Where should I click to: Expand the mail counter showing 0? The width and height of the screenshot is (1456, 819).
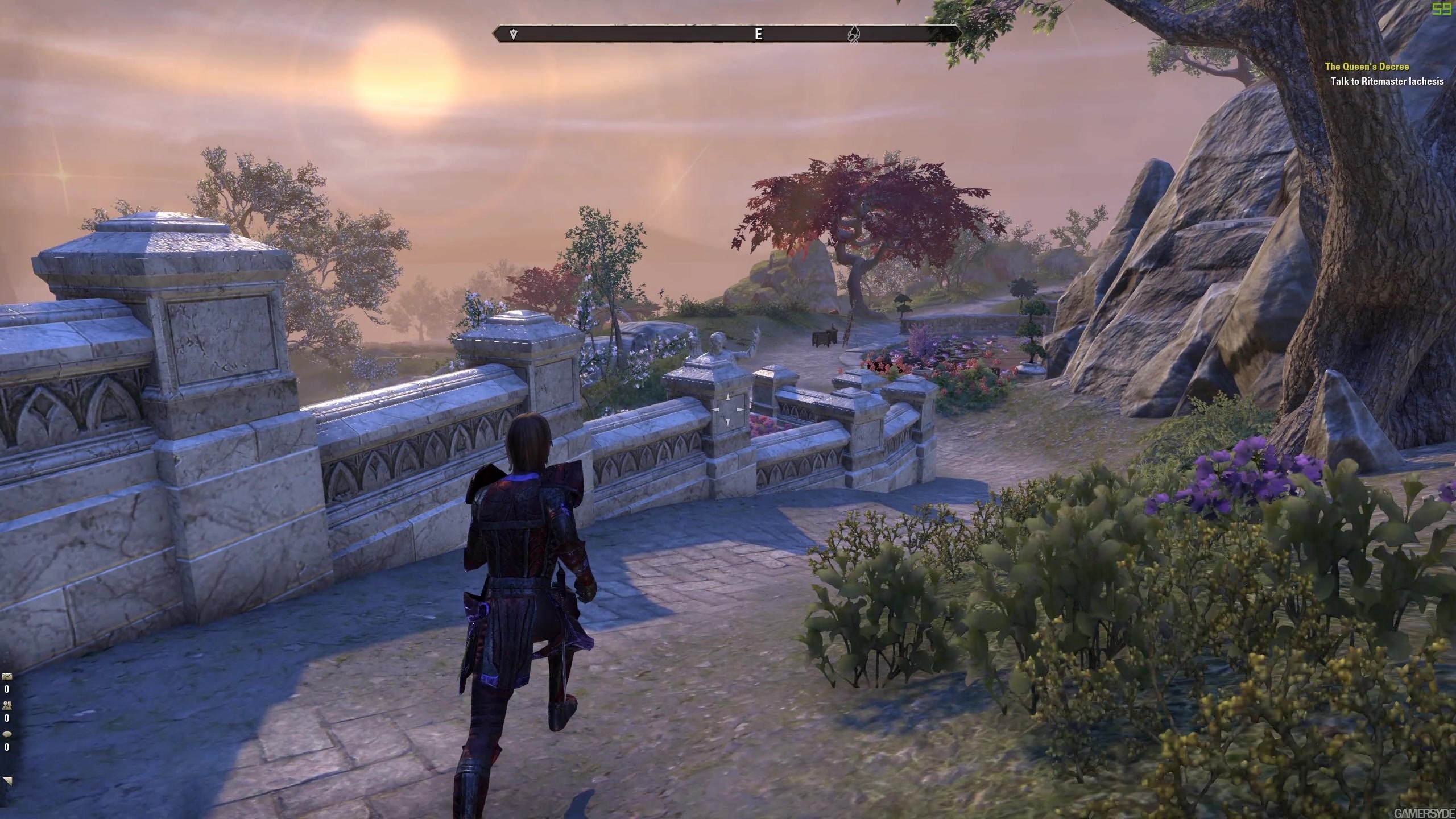click(x=7, y=689)
